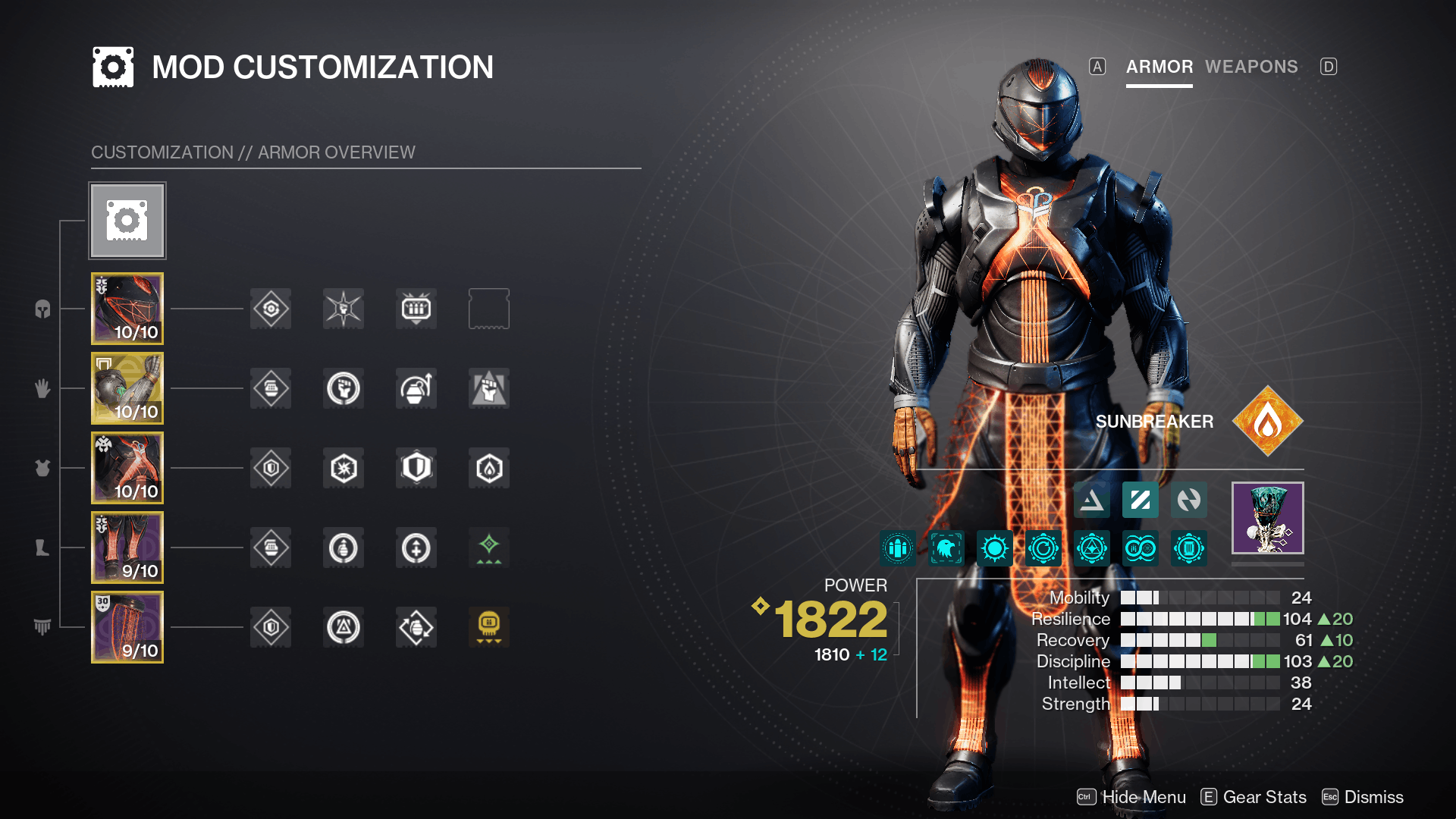This screenshot has height=819, width=1456.
Task: Open the Sunbreaker subclass flame icon
Action: (1267, 420)
